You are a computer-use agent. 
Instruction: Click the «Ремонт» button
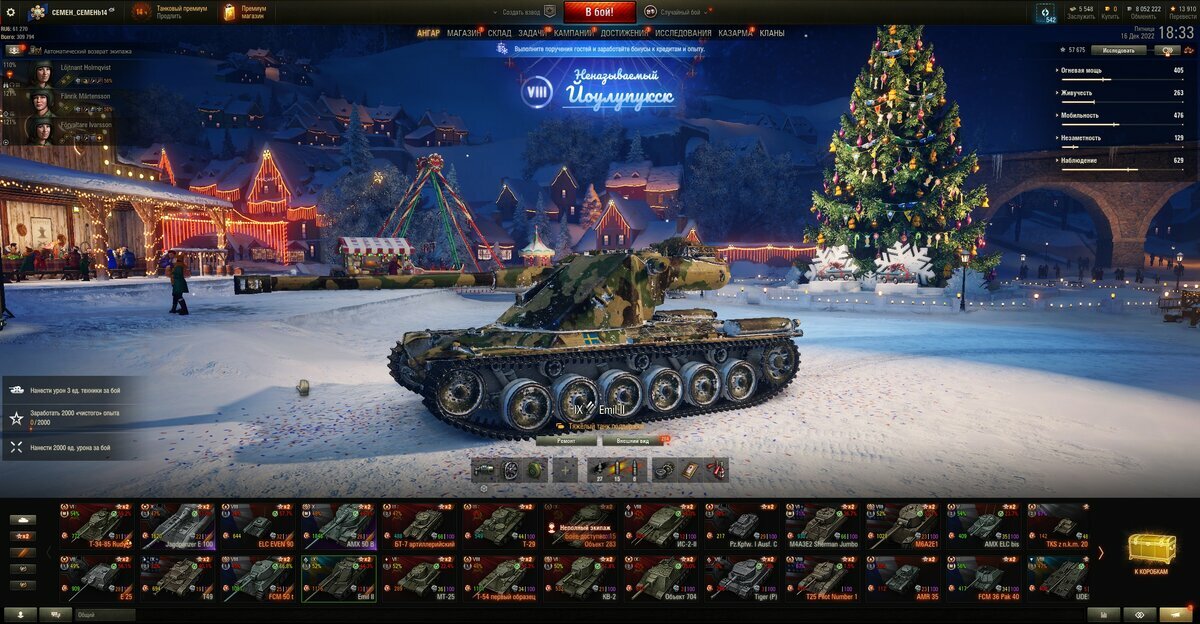[565, 440]
